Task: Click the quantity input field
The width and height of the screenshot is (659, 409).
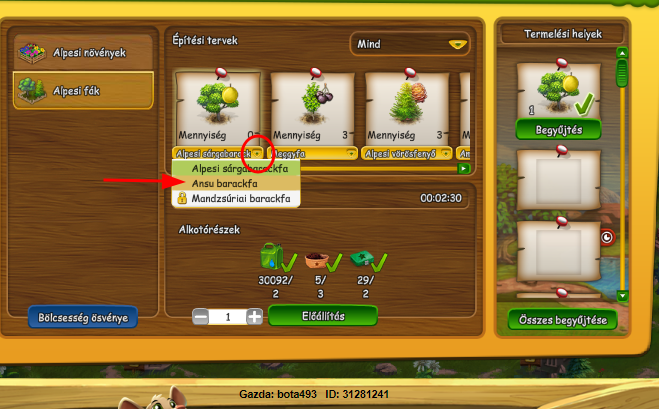Action: pyautogui.click(x=228, y=316)
